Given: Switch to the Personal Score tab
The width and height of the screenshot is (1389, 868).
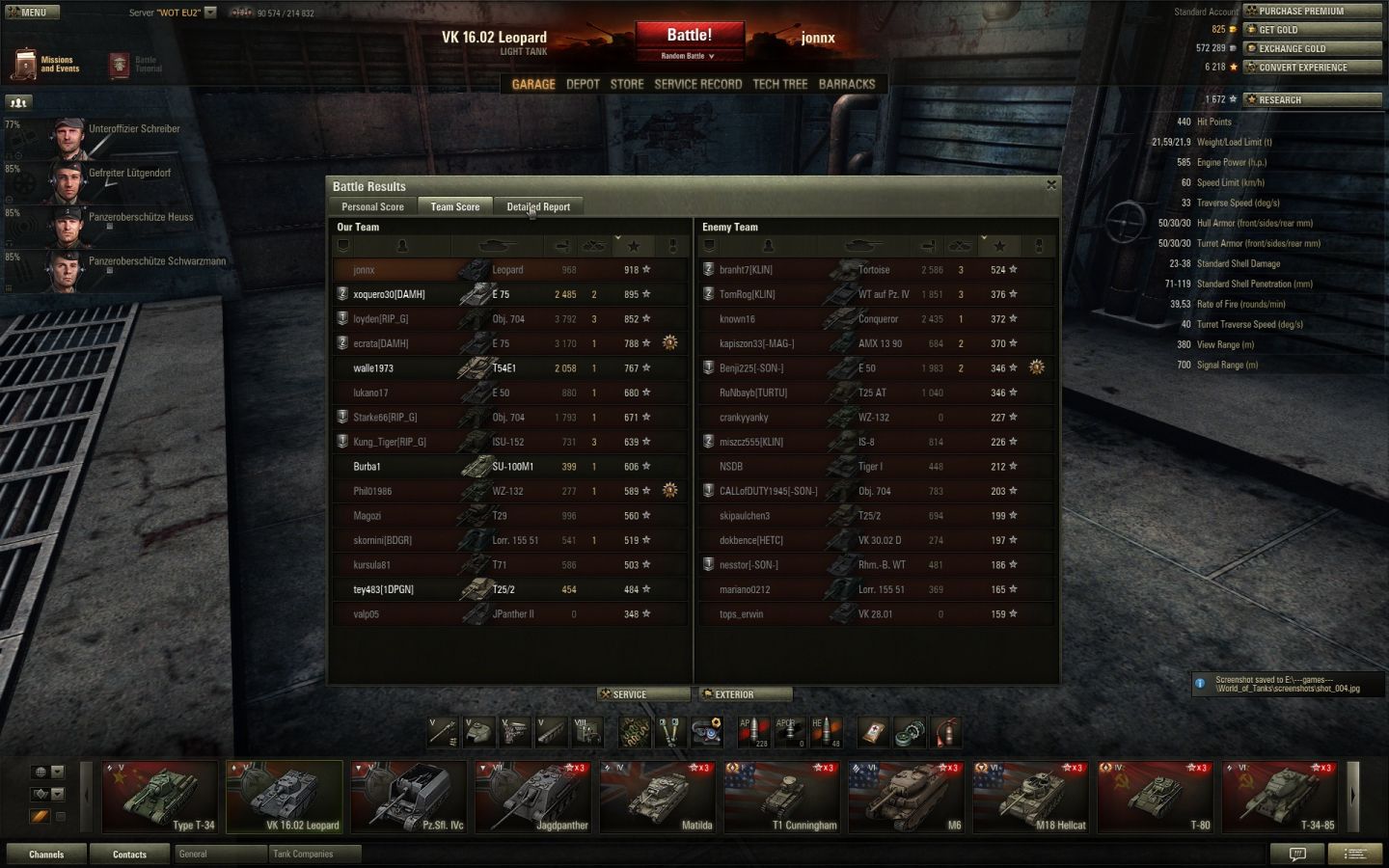Looking at the screenshot, I should [x=372, y=206].
